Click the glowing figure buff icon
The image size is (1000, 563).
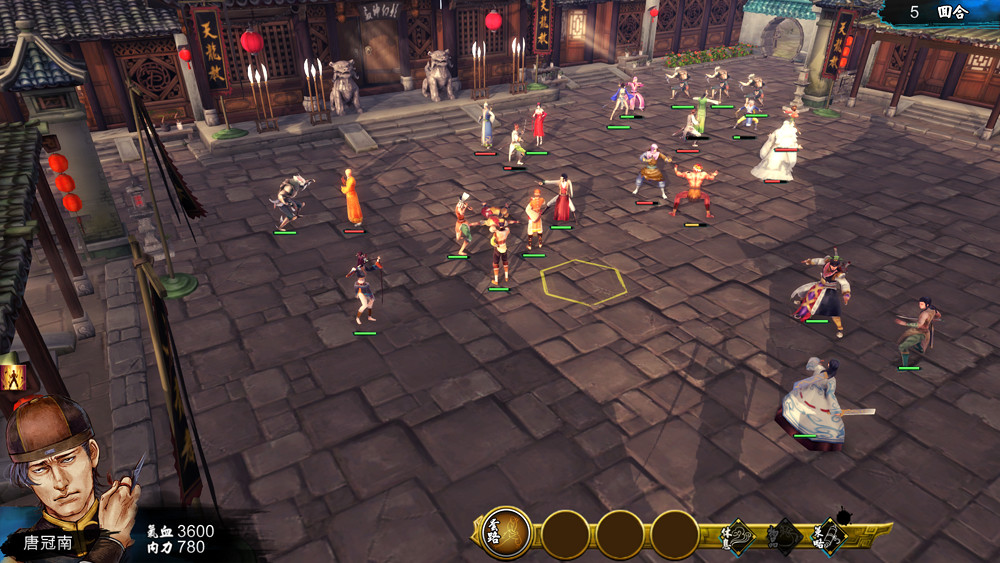(13, 377)
